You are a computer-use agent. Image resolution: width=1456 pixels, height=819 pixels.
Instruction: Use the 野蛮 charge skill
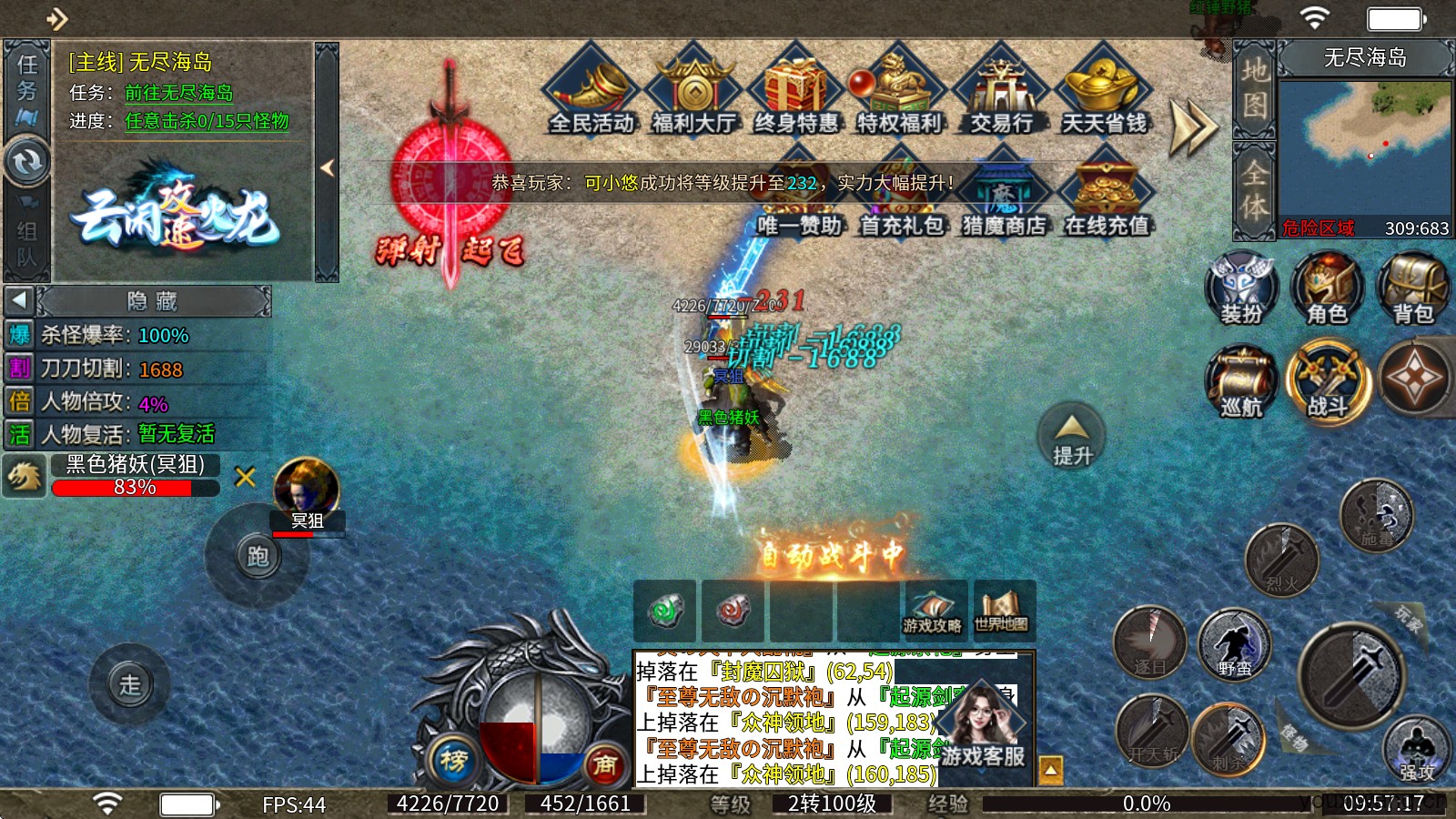tap(1234, 644)
